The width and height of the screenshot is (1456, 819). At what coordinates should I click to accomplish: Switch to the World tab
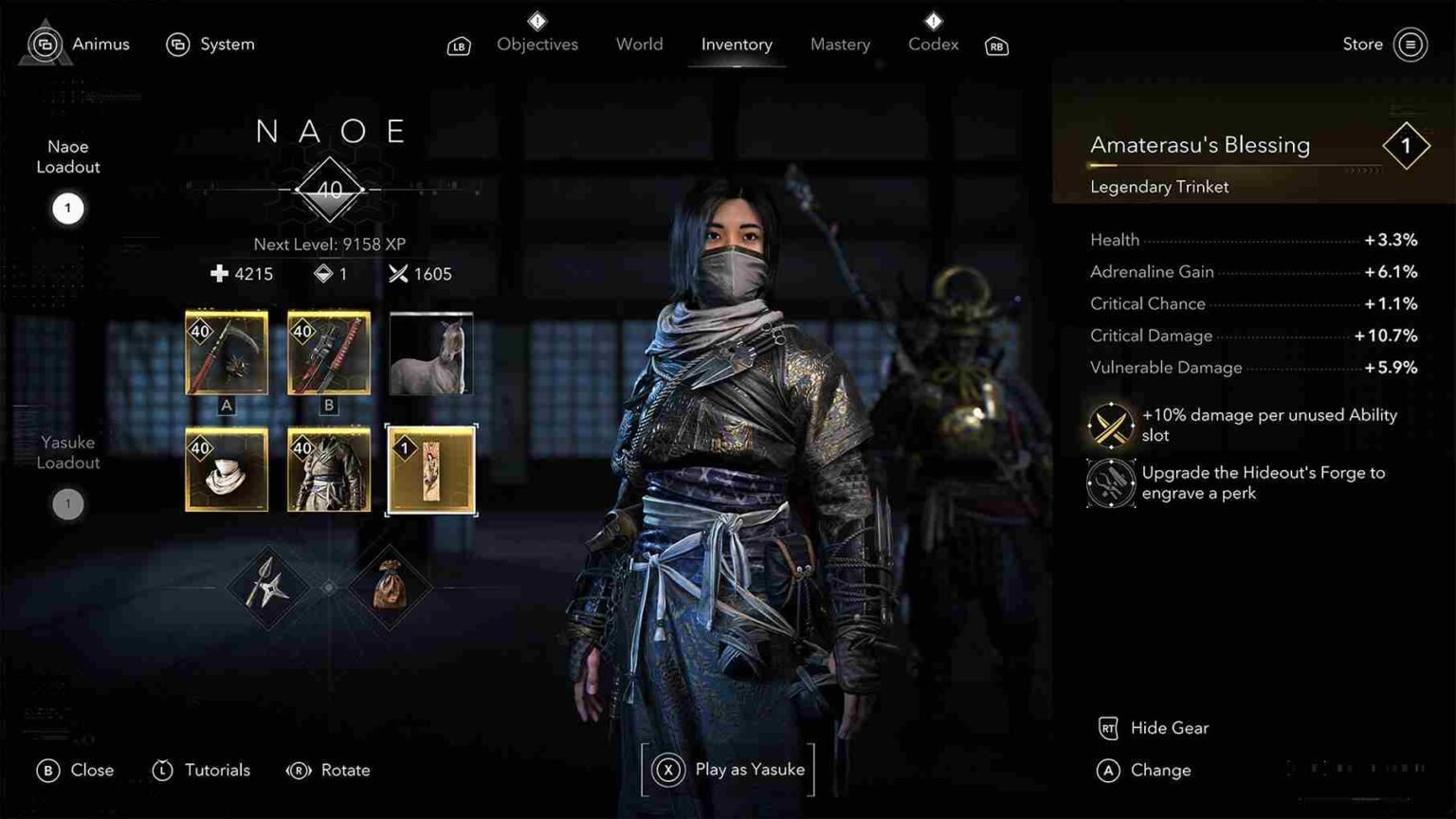tap(639, 44)
